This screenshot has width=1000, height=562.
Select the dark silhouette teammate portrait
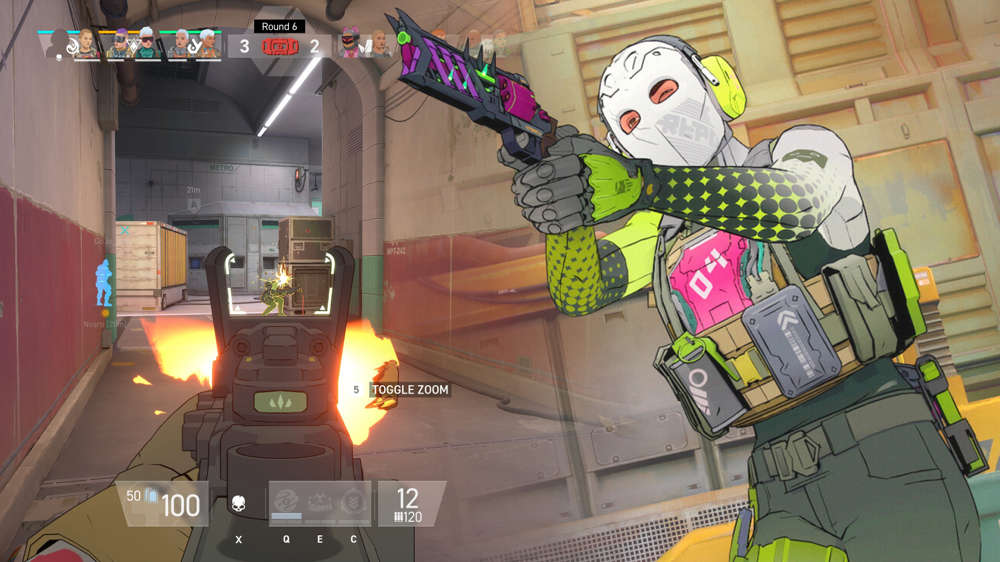[58, 45]
